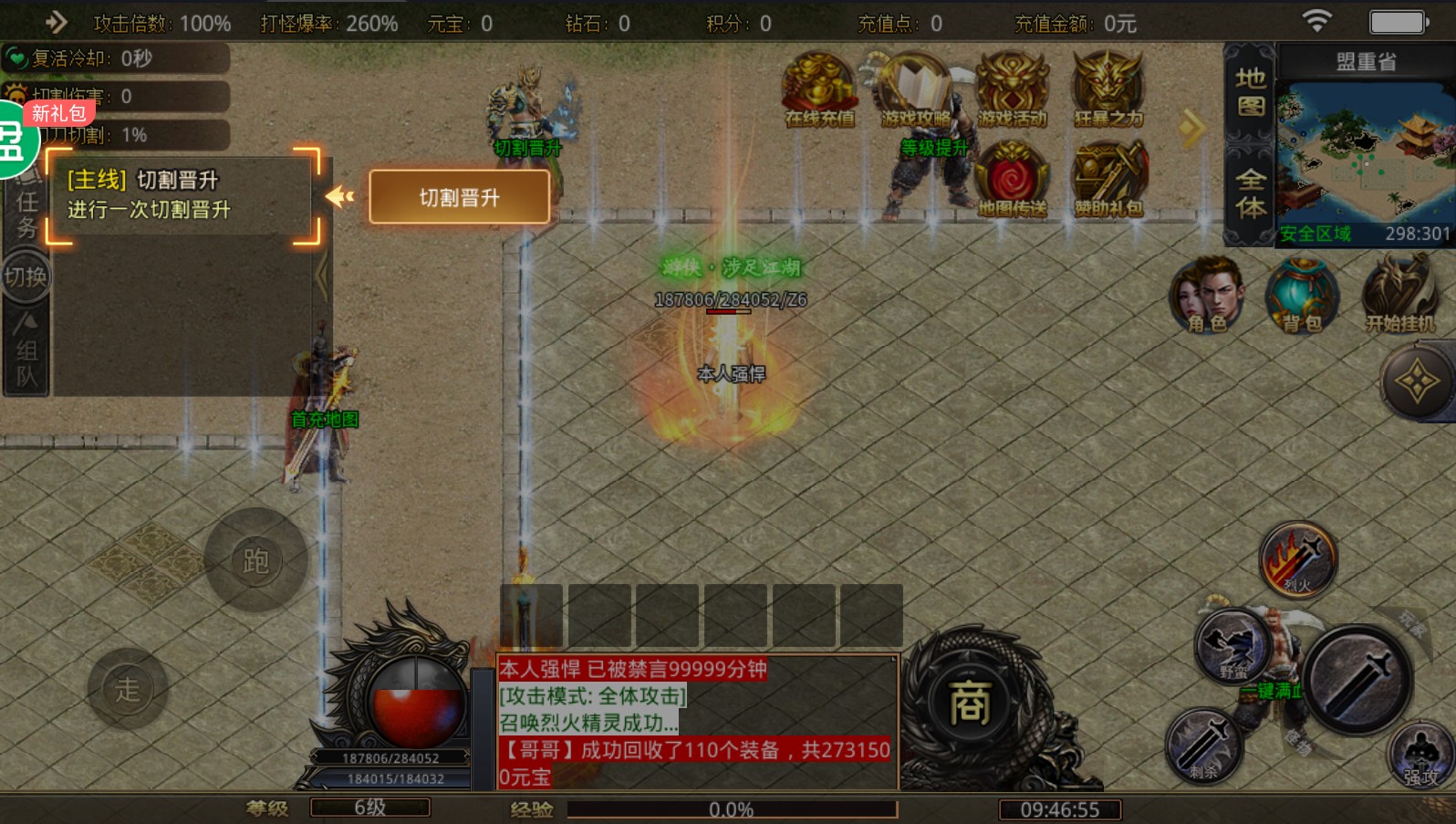Screen dimensions: 1456x824
Task: Switch minimap view to 全体 mode
Action: (x=1249, y=189)
